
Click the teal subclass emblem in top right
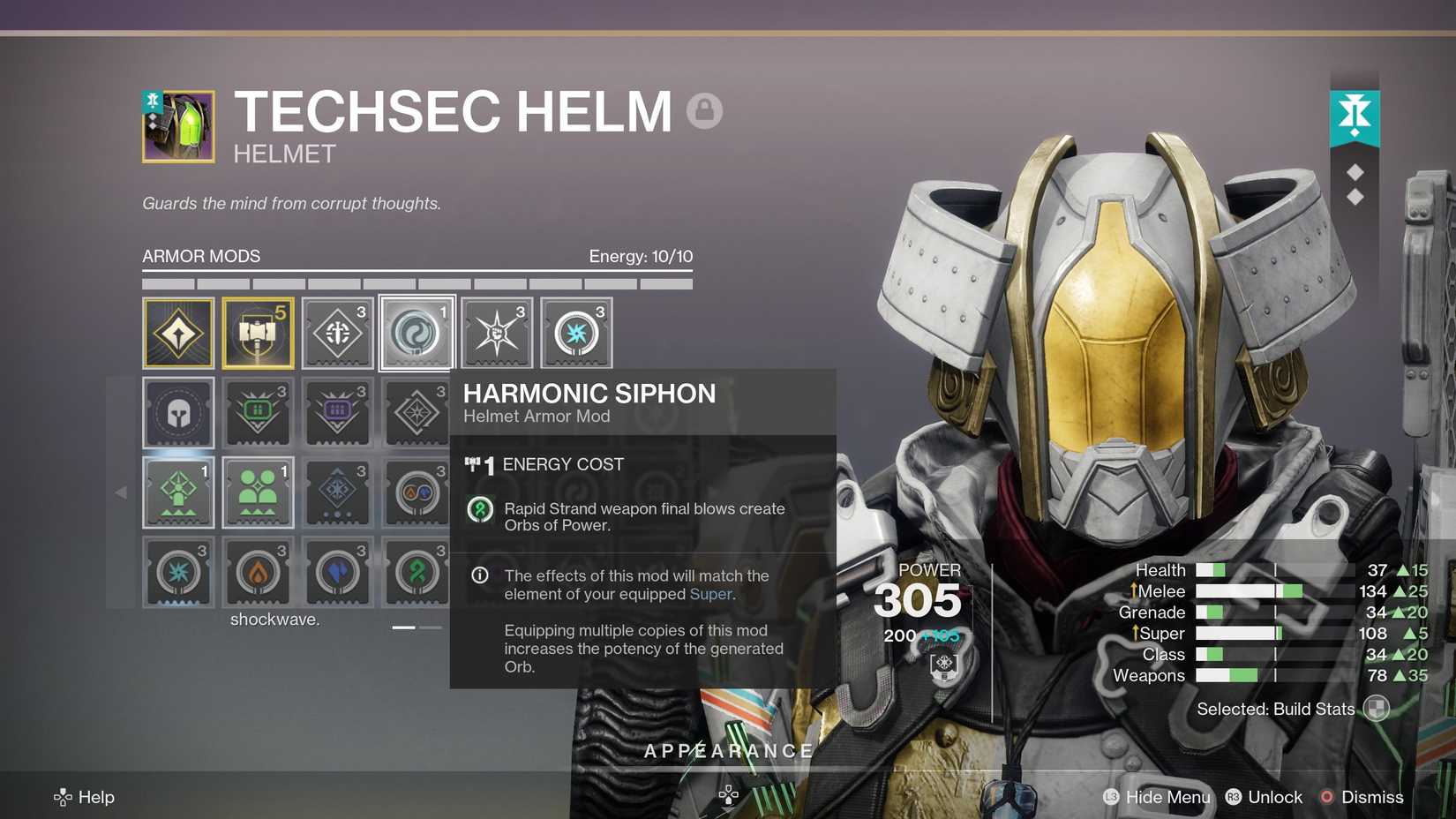tap(1356, 115)
